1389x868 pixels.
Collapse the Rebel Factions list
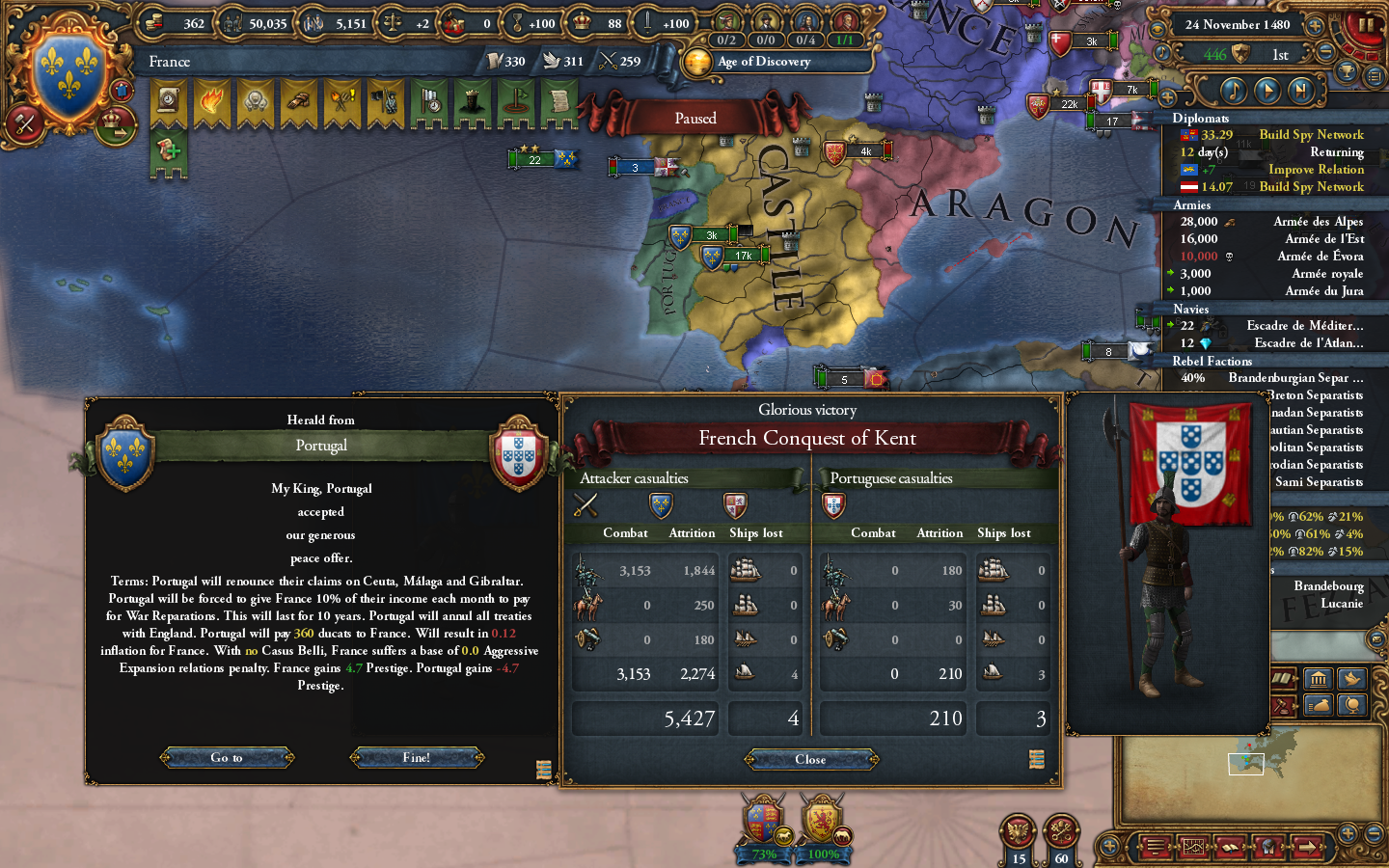[1212, 361]
